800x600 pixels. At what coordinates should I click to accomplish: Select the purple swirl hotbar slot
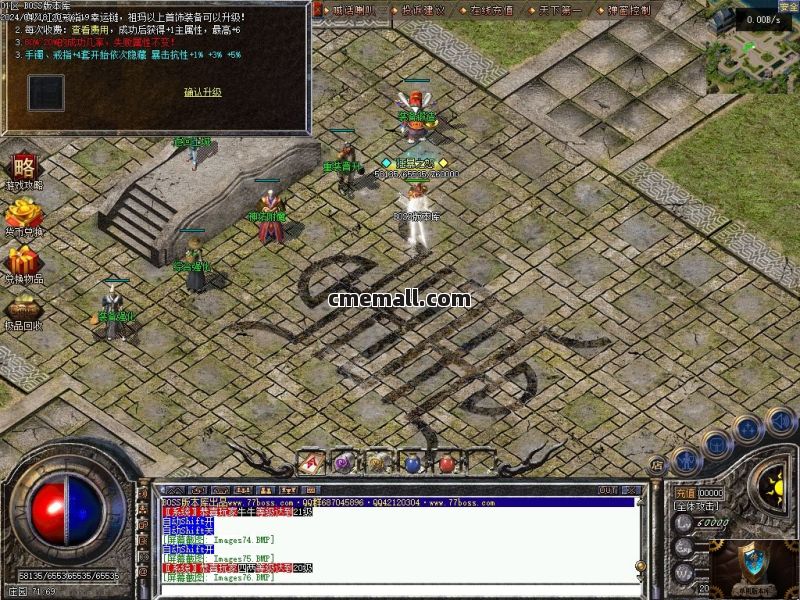click(343, 462)
